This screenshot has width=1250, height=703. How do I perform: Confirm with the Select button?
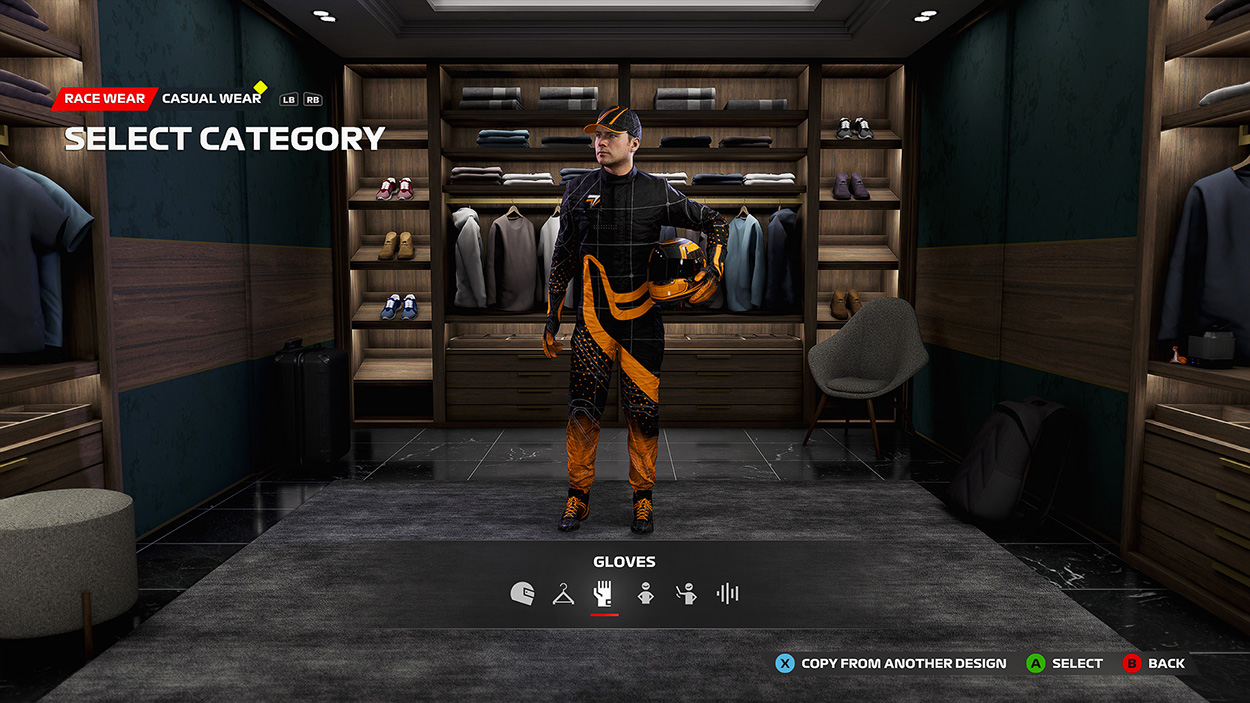pyautogui.click(x=1065, y=663)
